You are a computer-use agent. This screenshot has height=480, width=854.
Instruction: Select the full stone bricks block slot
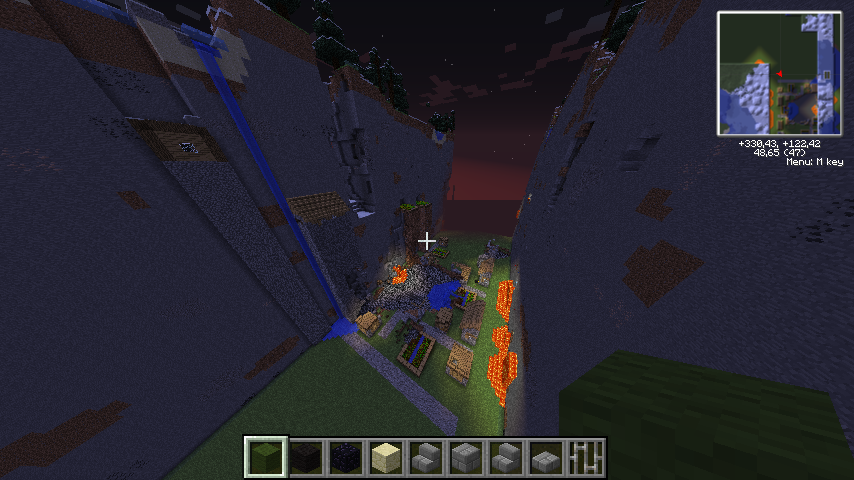[x=467, y=457]
